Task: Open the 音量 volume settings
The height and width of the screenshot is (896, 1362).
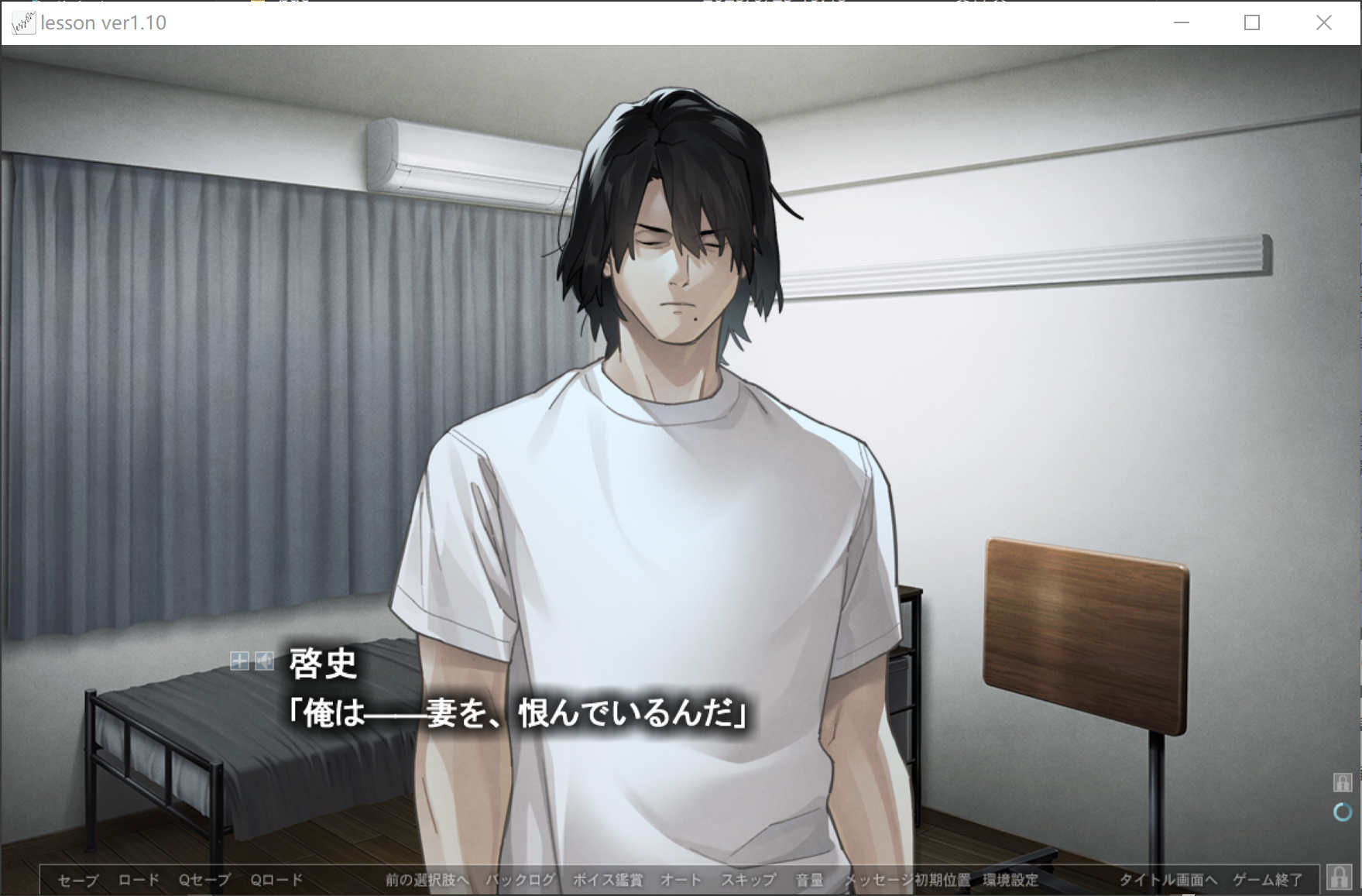Action: pyautogui.click(x=809, y=880)
